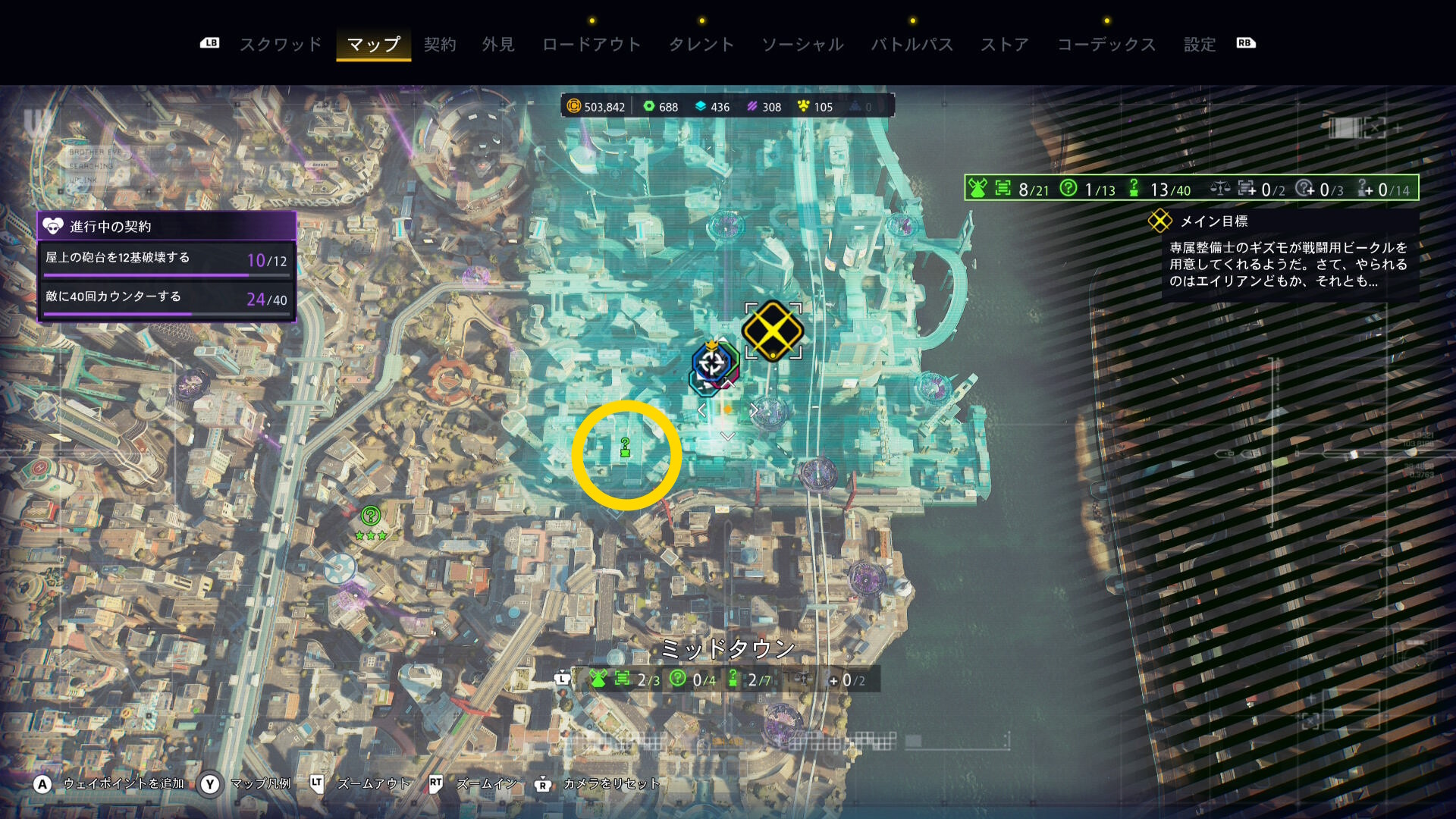Switch to the スクワッド tab
Viewport: 1456px width, 819px height.
281,44
